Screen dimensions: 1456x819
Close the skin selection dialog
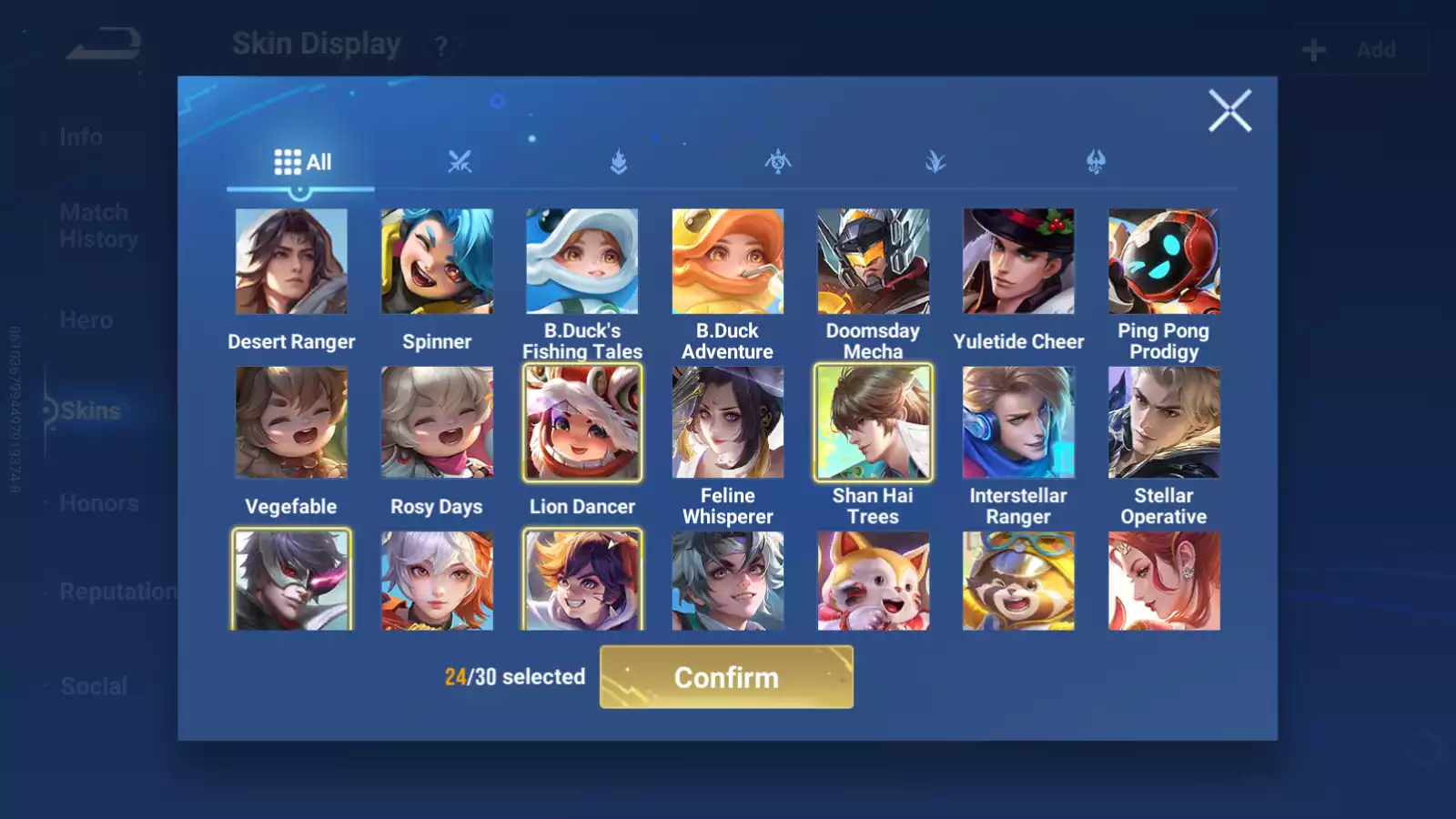1229,111
